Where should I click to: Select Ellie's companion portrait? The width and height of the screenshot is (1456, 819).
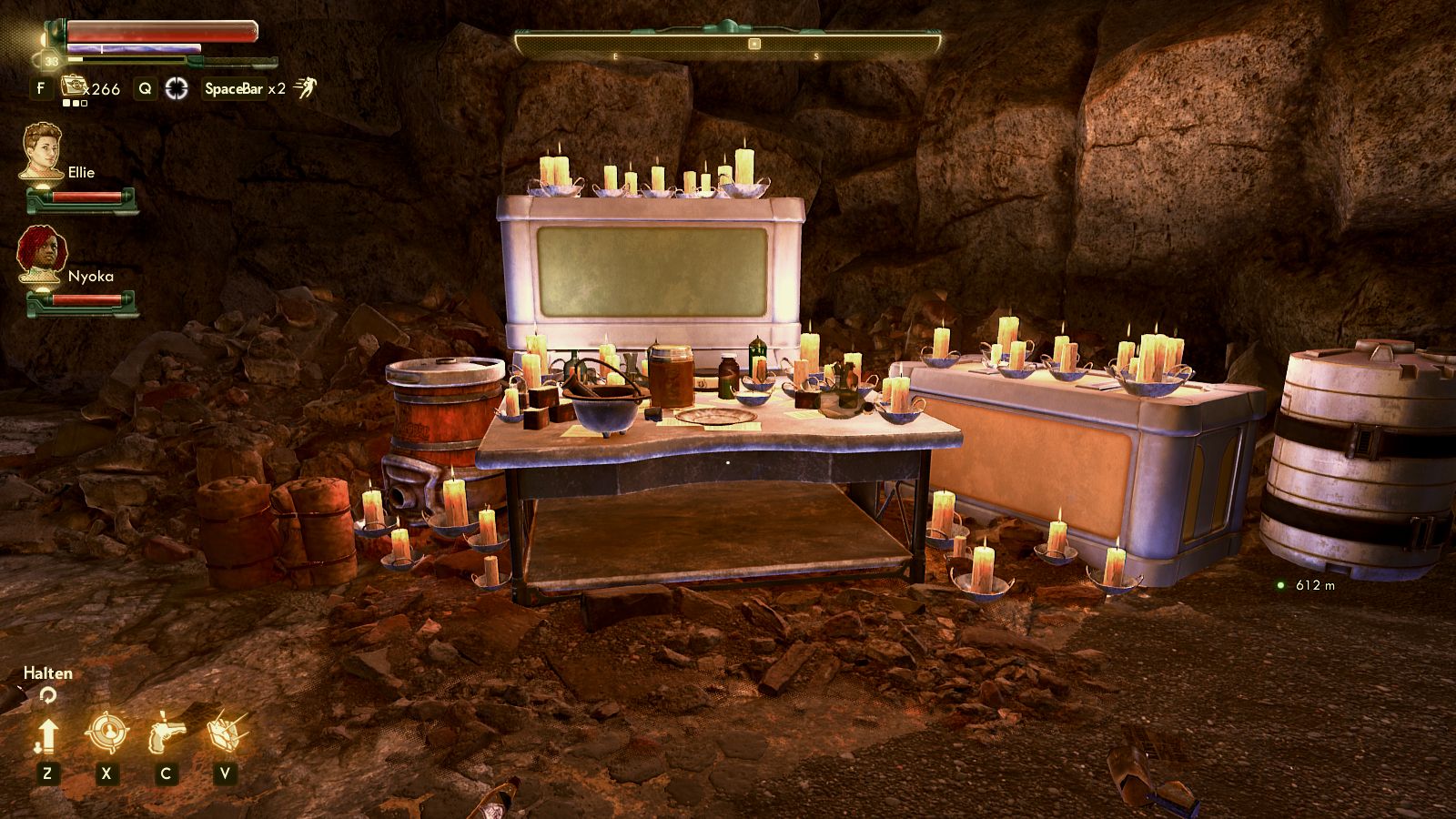(x=41, y=152)
